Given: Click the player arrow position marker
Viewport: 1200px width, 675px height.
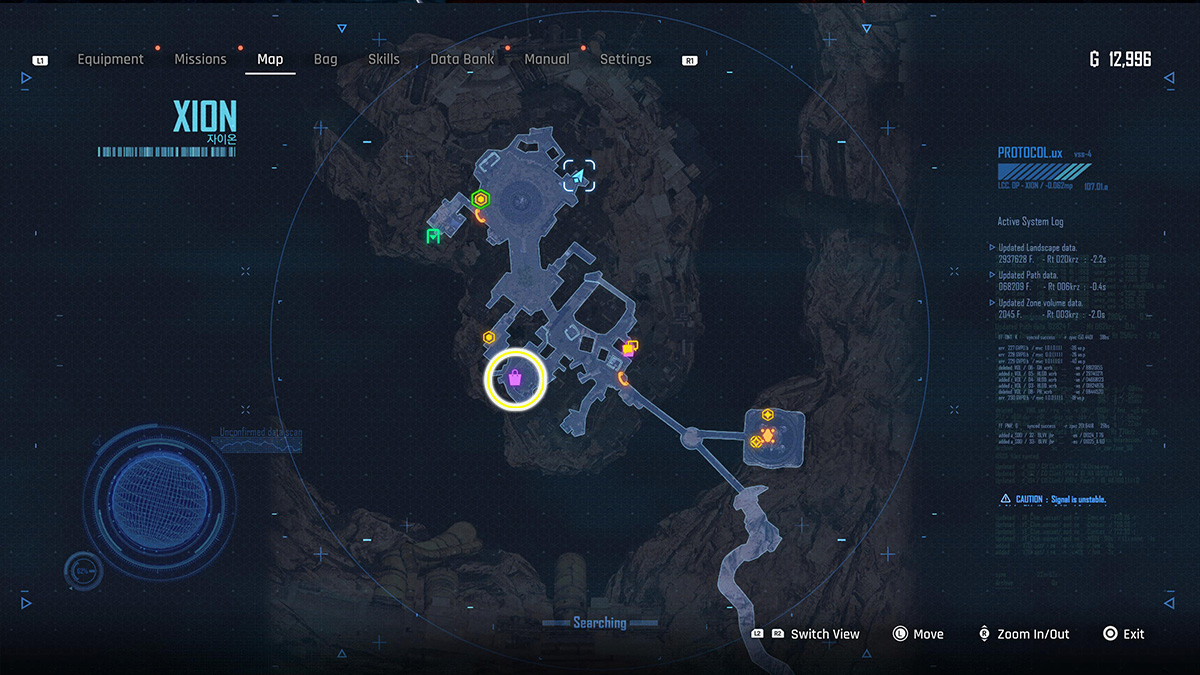Looking at the screenshot, I should pyautogui.click(x=578, y=177).
